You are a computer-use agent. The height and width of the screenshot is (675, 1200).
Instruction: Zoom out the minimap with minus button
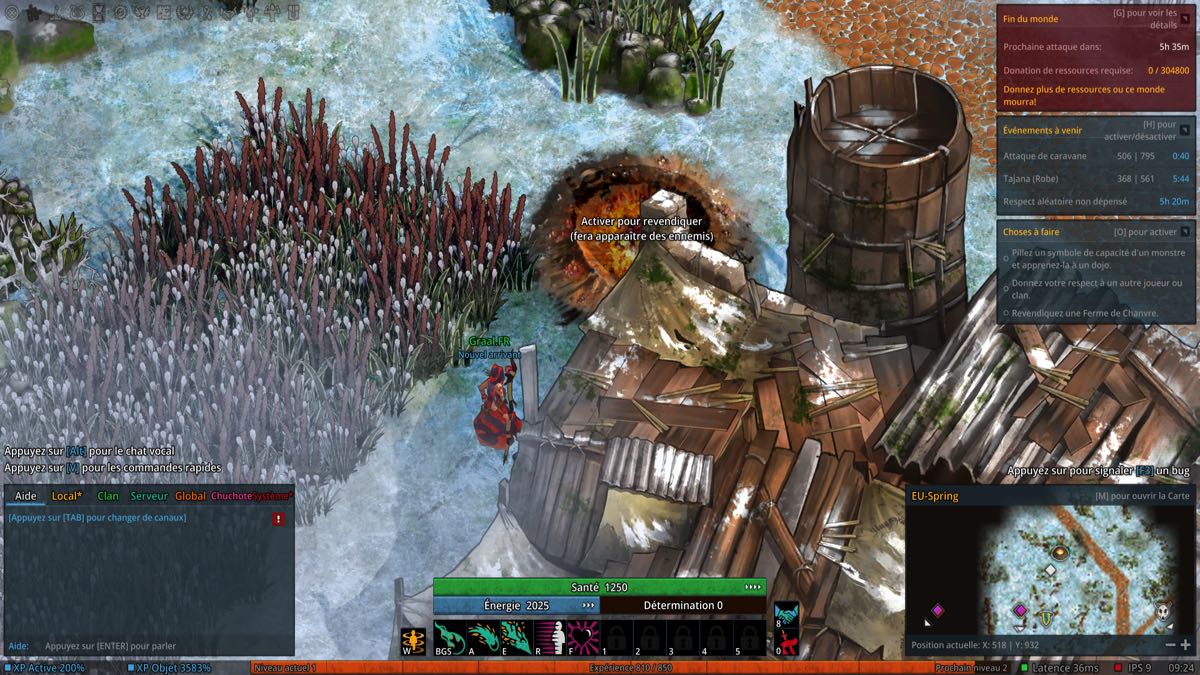[1170, 645]
